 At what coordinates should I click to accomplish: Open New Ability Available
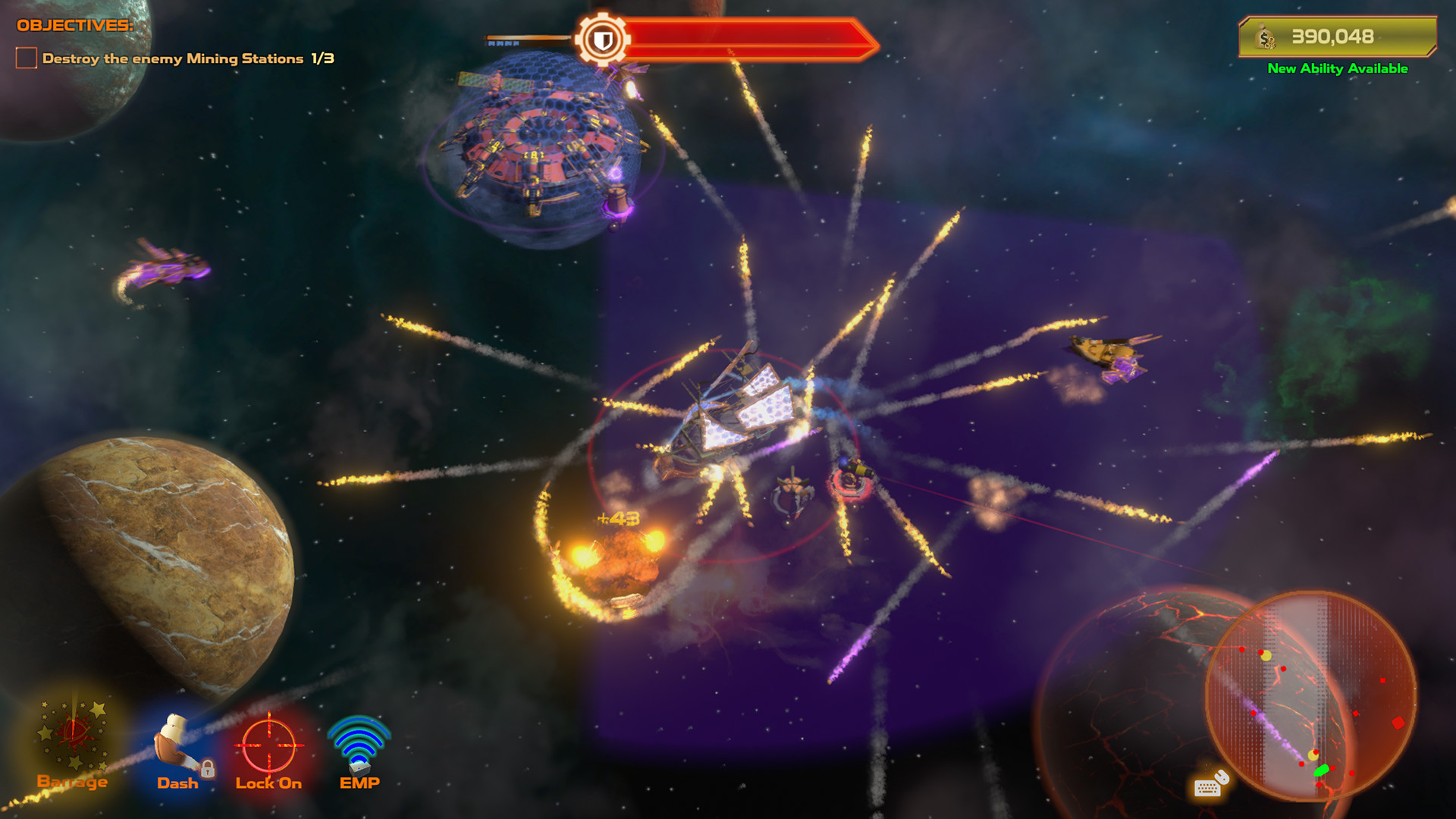click(x=1336, y=69)
